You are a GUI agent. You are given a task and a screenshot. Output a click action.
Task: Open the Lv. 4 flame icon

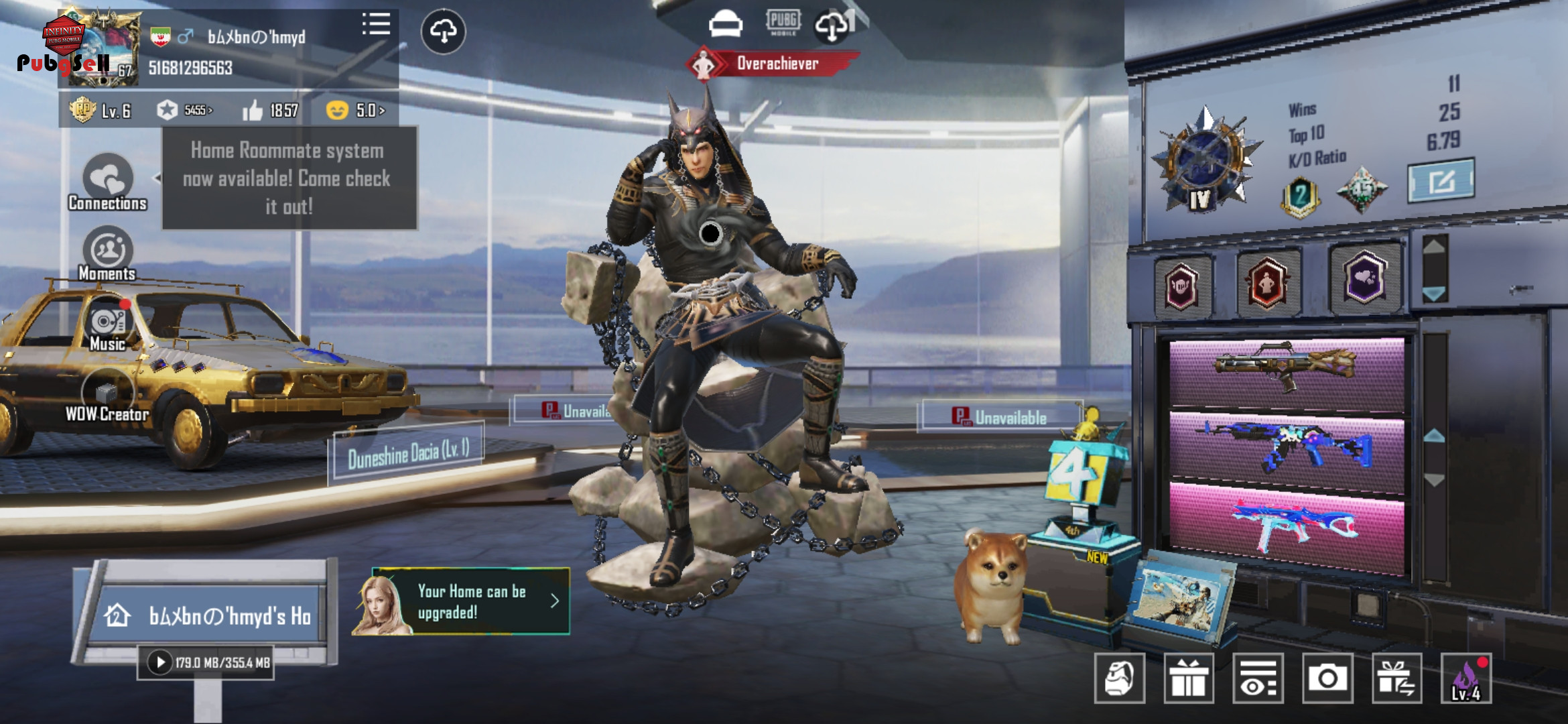(x=1466, y=678)
